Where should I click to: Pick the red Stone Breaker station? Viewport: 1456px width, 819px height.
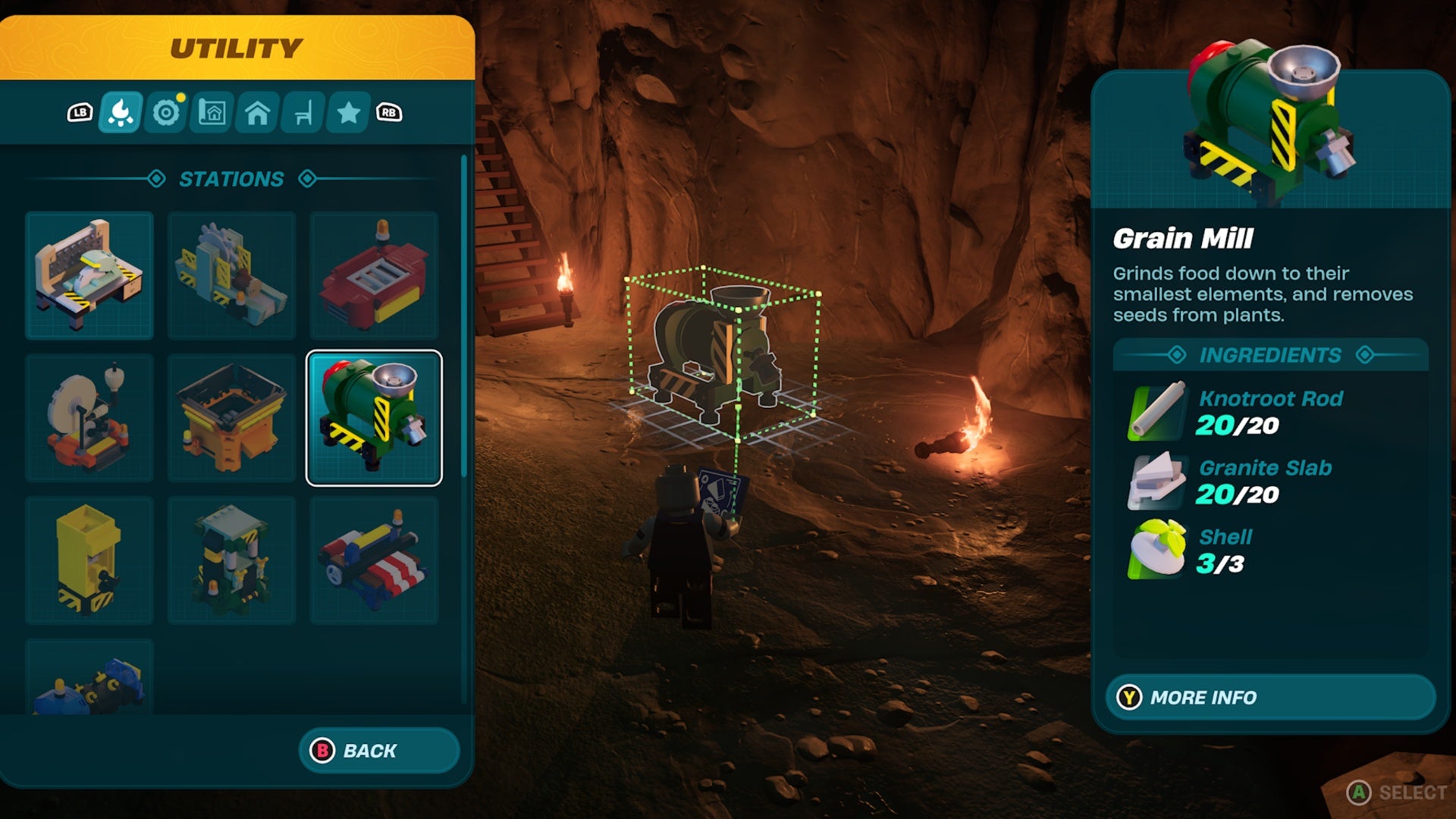click(x=374, y=275)
